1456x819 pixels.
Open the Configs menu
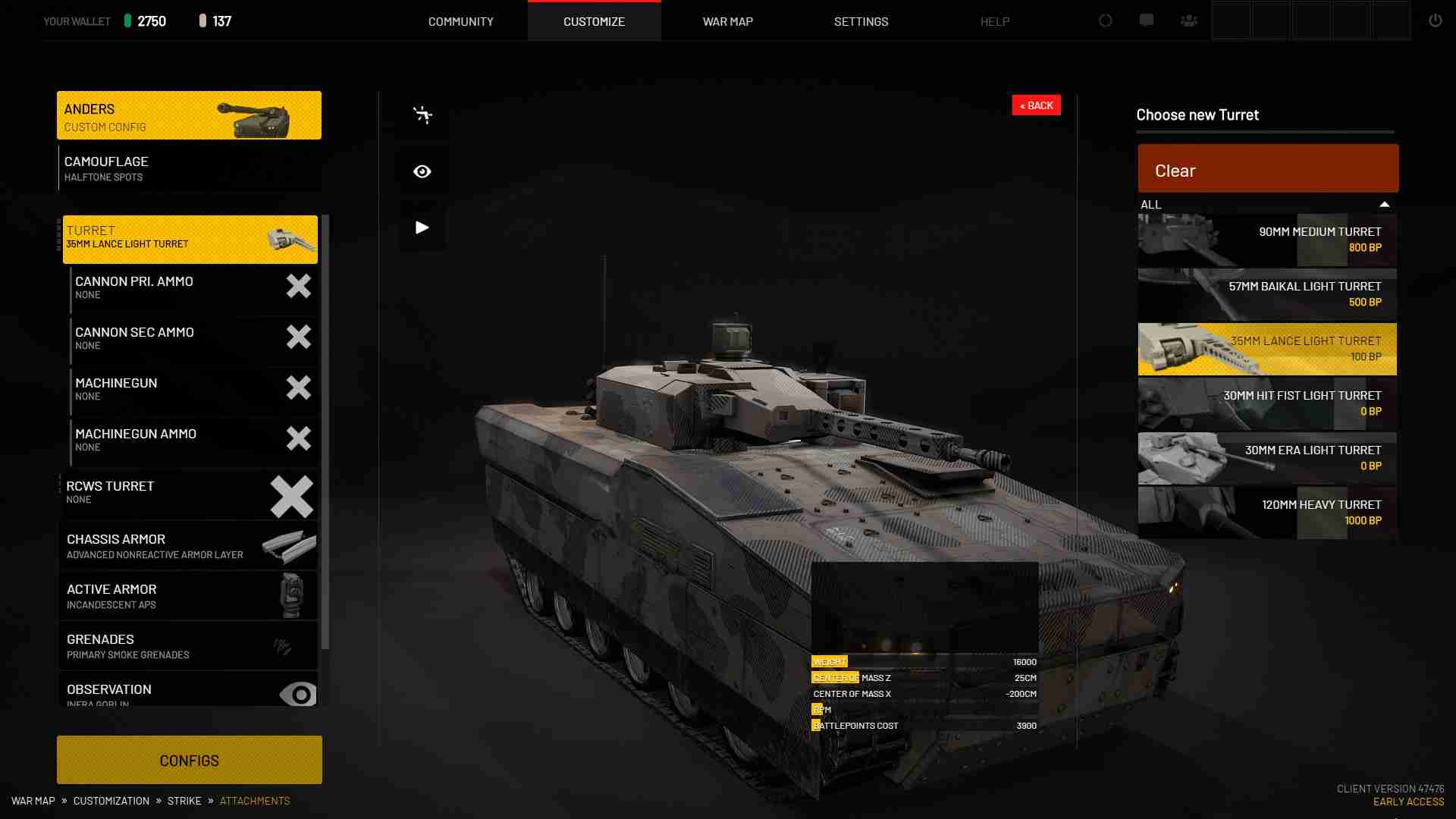click(x=189, y=760)
